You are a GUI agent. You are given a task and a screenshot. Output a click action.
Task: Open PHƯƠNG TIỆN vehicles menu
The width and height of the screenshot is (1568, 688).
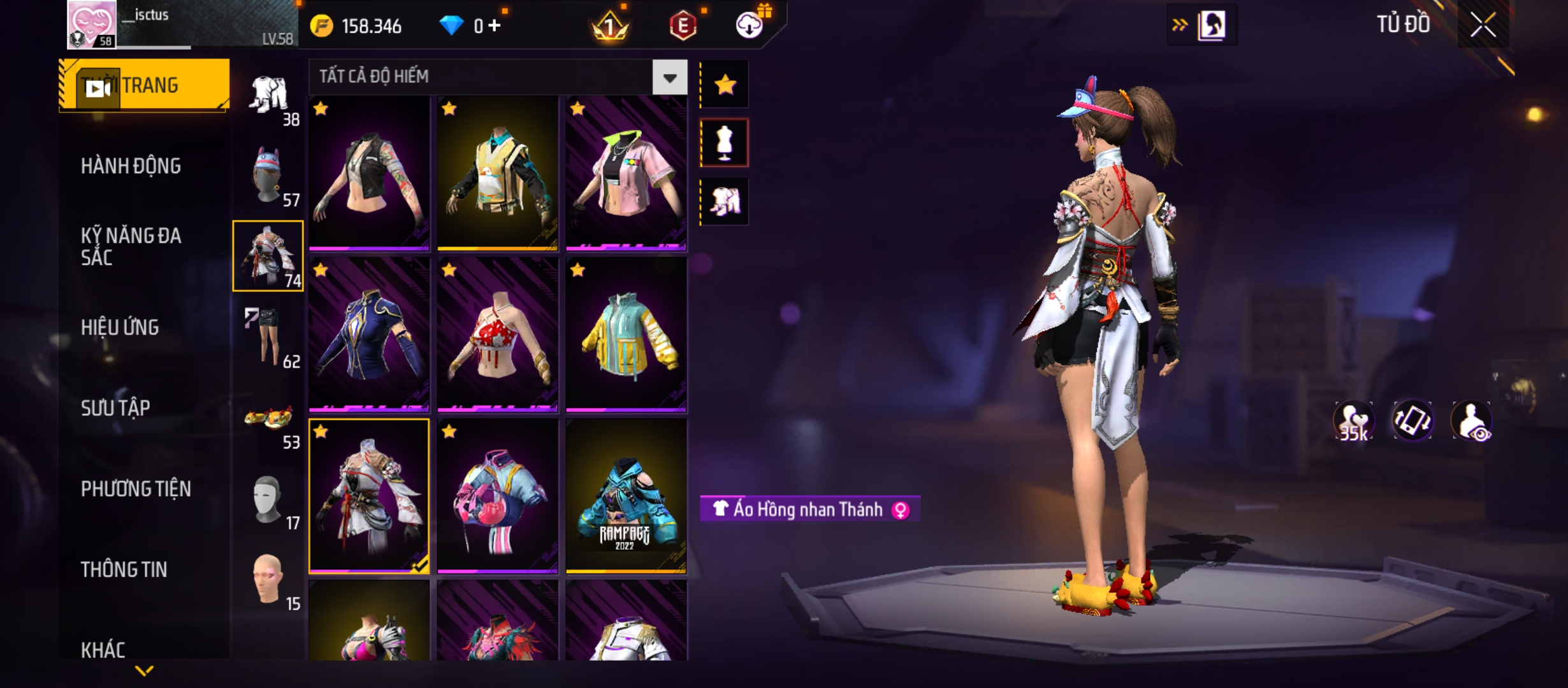click(136, 489)
